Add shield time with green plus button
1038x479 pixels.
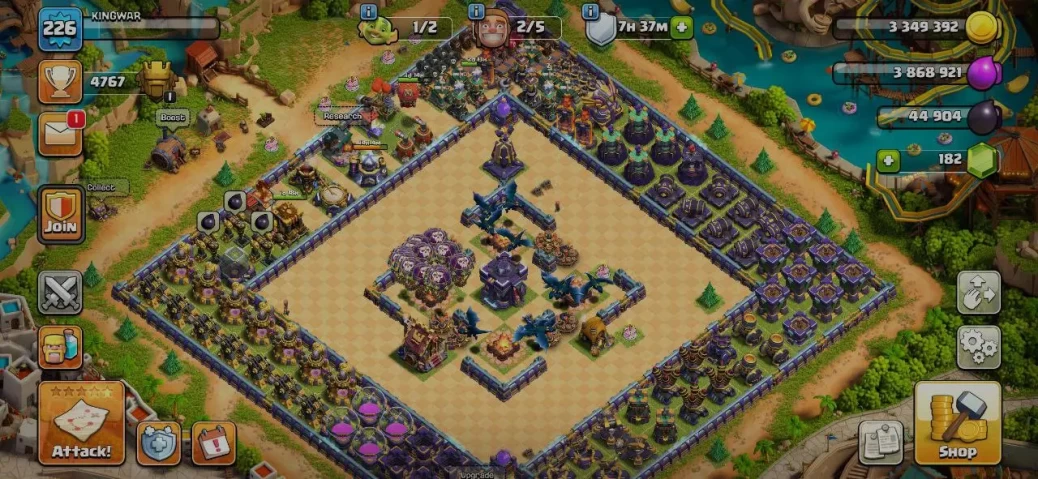(x=682, y=27)
